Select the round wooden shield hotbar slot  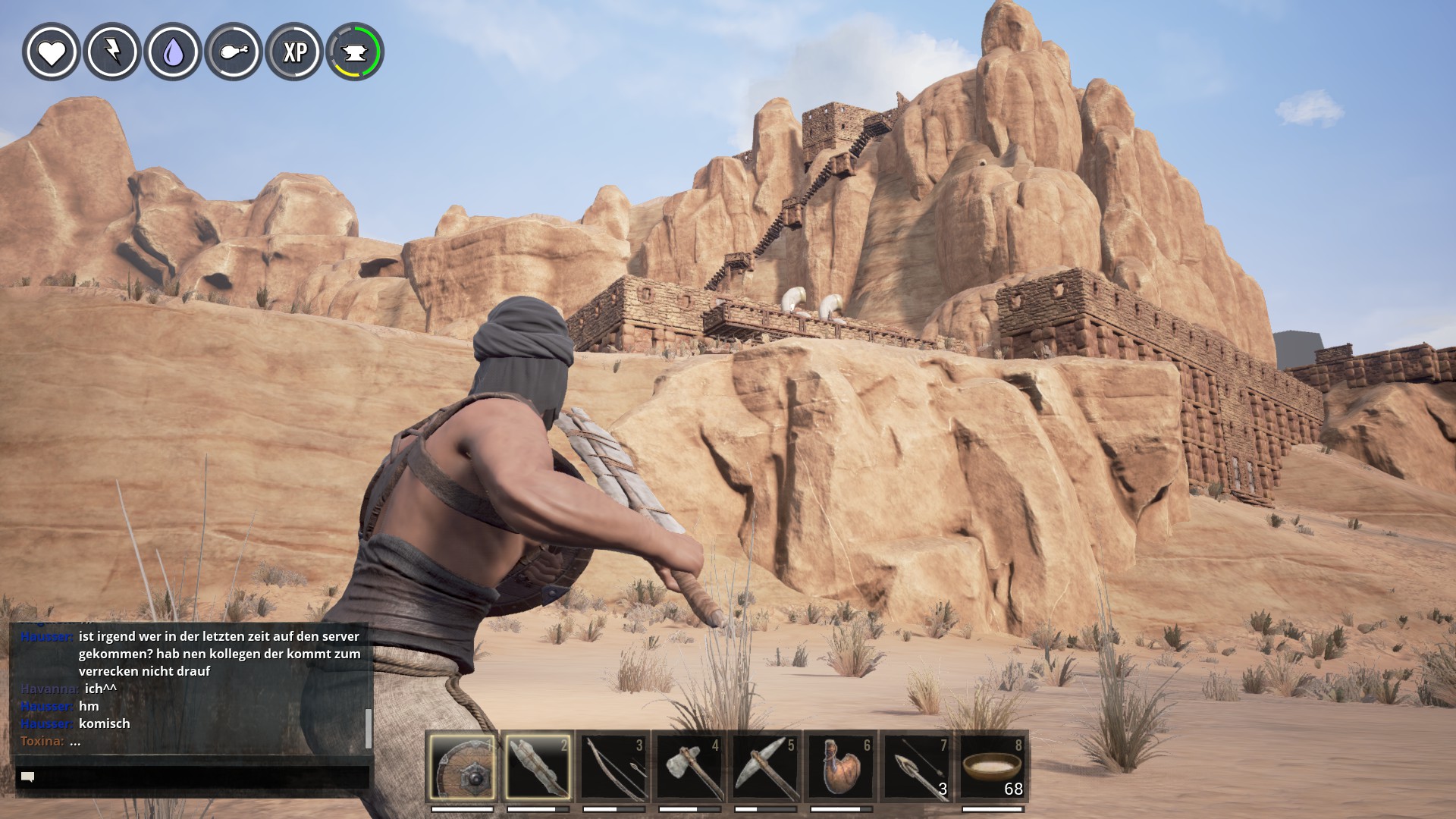point(462,767)
